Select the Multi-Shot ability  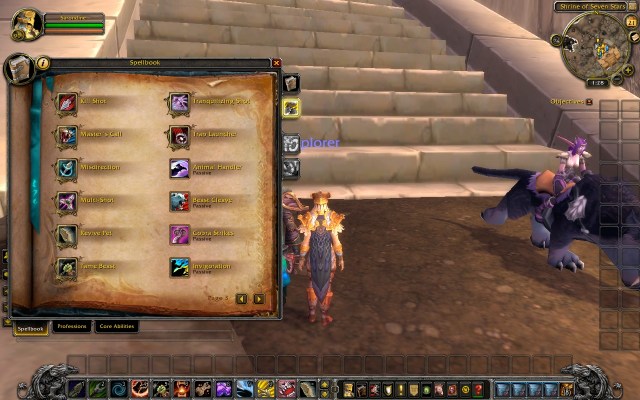(67, 201)
